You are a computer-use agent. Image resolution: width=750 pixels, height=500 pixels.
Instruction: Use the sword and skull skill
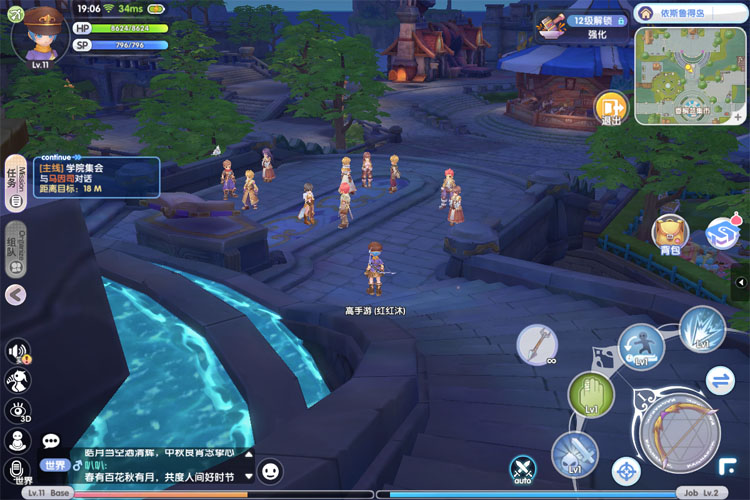point(574,455)
